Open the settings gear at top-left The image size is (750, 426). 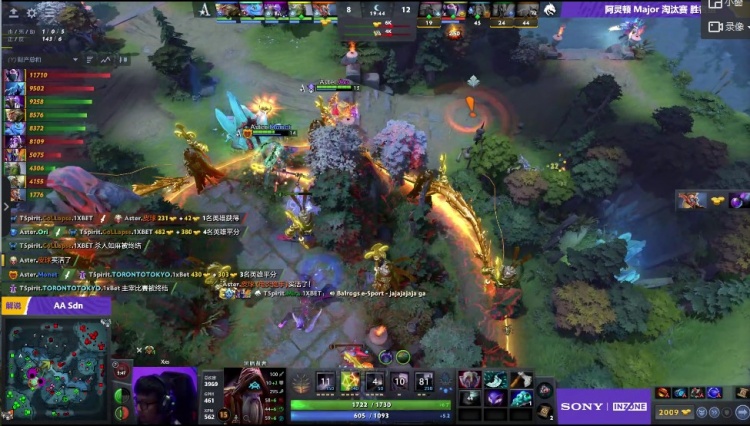(31, 13)
